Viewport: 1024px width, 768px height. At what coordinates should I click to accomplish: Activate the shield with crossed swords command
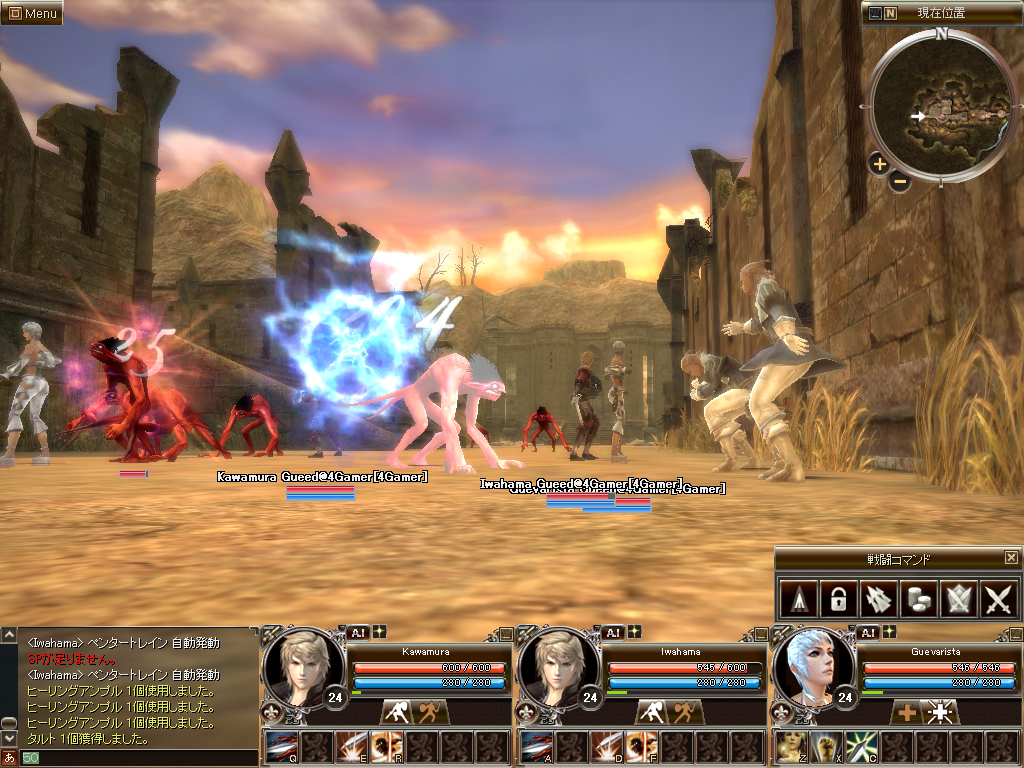958,599
